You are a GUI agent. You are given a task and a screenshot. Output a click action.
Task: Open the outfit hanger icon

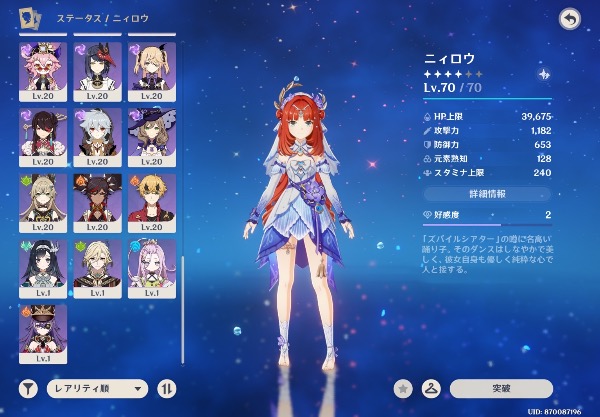click(432, 387)
